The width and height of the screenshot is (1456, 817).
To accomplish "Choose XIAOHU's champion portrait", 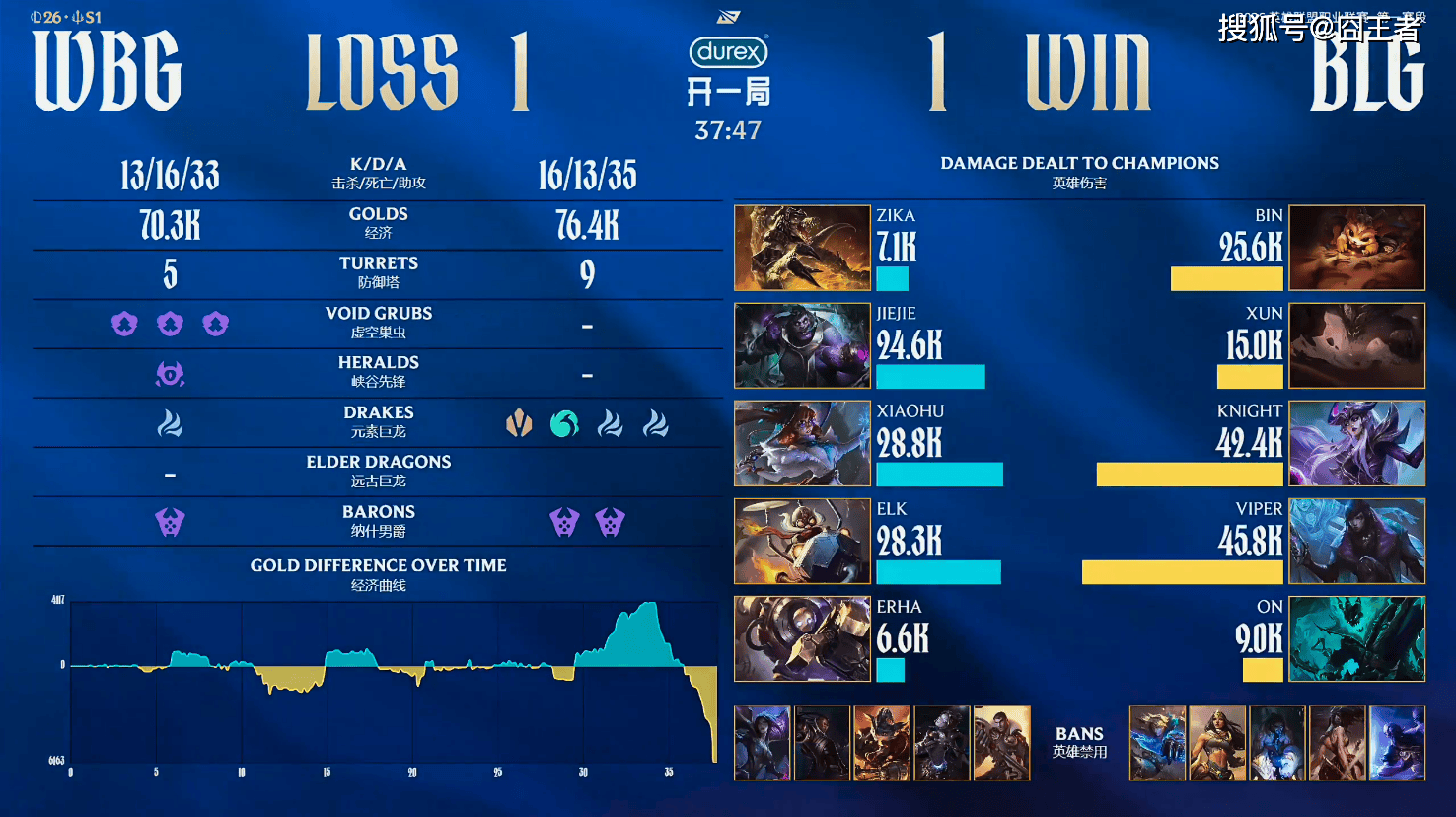I will [x=802, y=443].
